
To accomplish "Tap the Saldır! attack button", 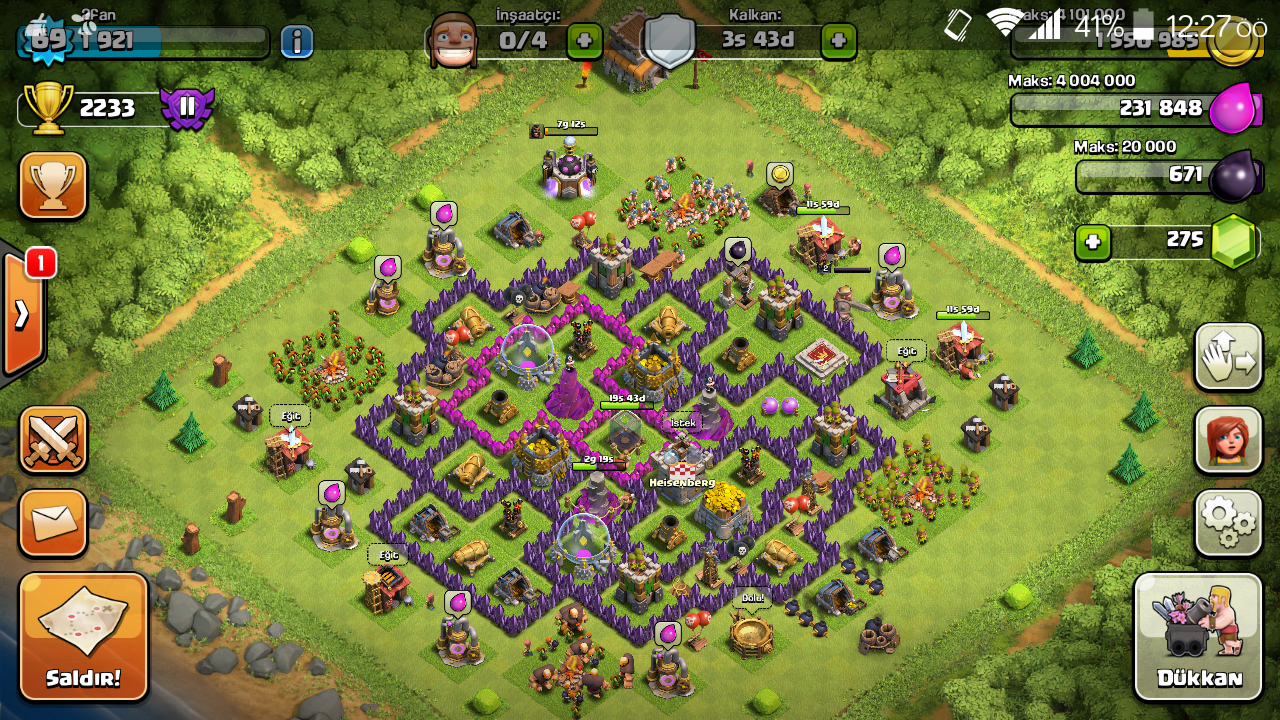I will point(83,636).
